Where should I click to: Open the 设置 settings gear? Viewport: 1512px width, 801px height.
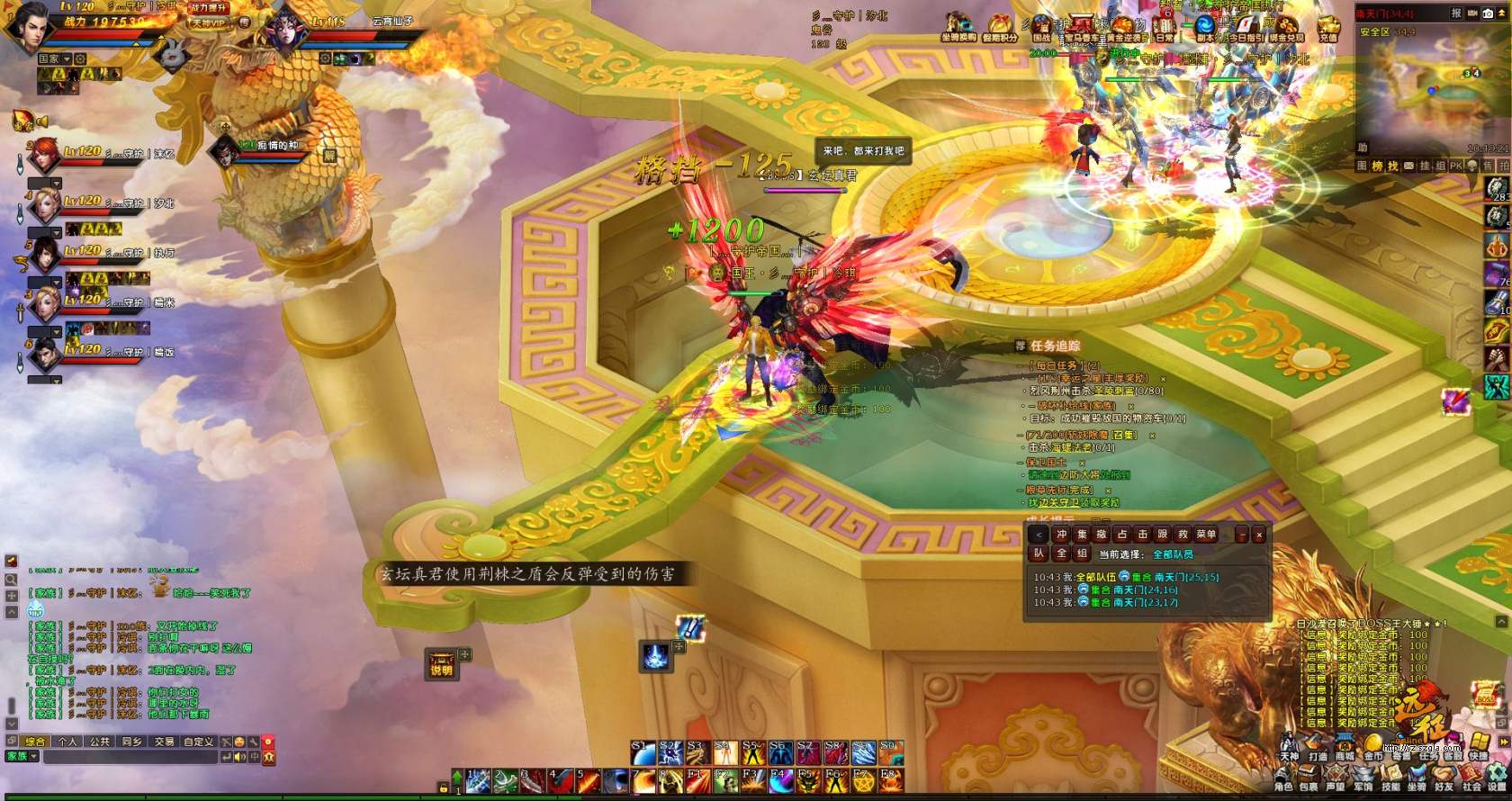[x=1498, y=781]
